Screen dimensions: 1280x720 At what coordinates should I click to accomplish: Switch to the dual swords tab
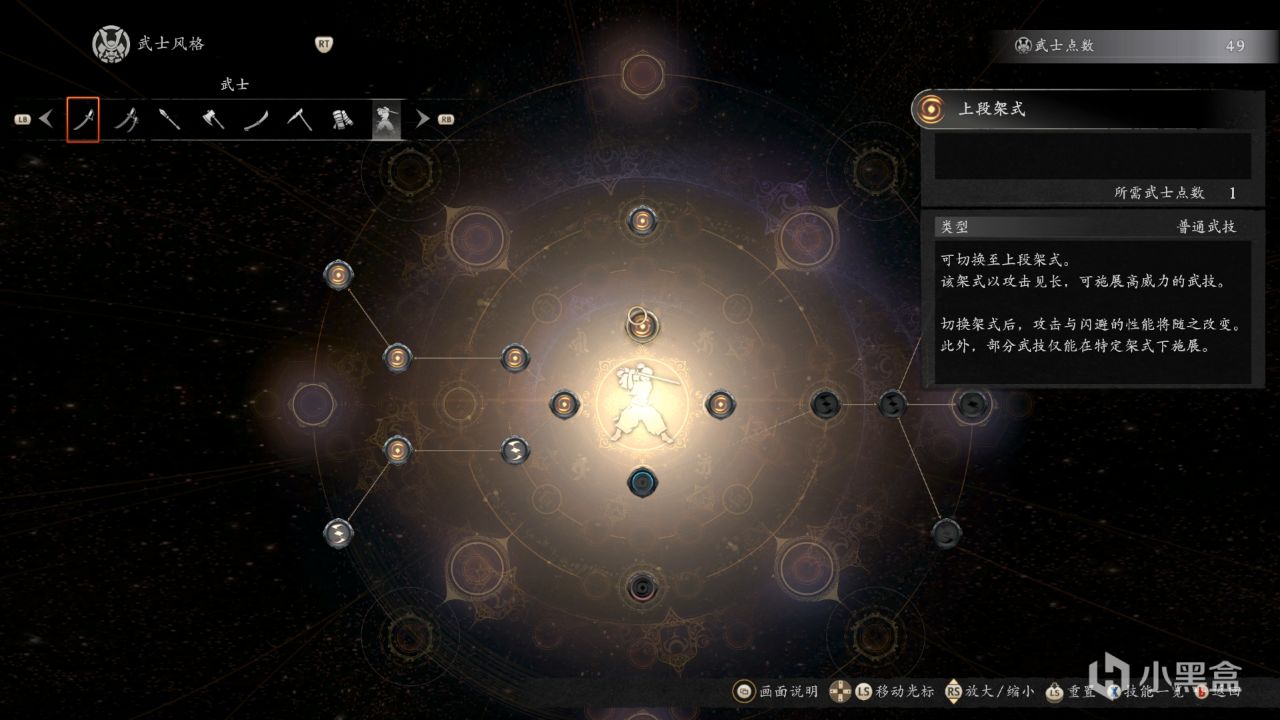[x=127, y=120]
